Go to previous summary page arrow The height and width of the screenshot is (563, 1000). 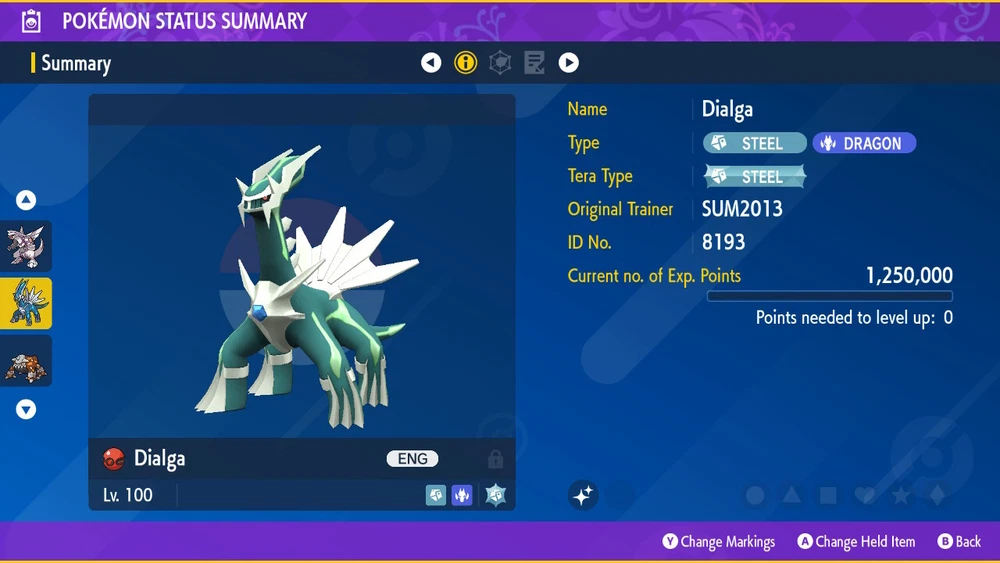point(431,63)
